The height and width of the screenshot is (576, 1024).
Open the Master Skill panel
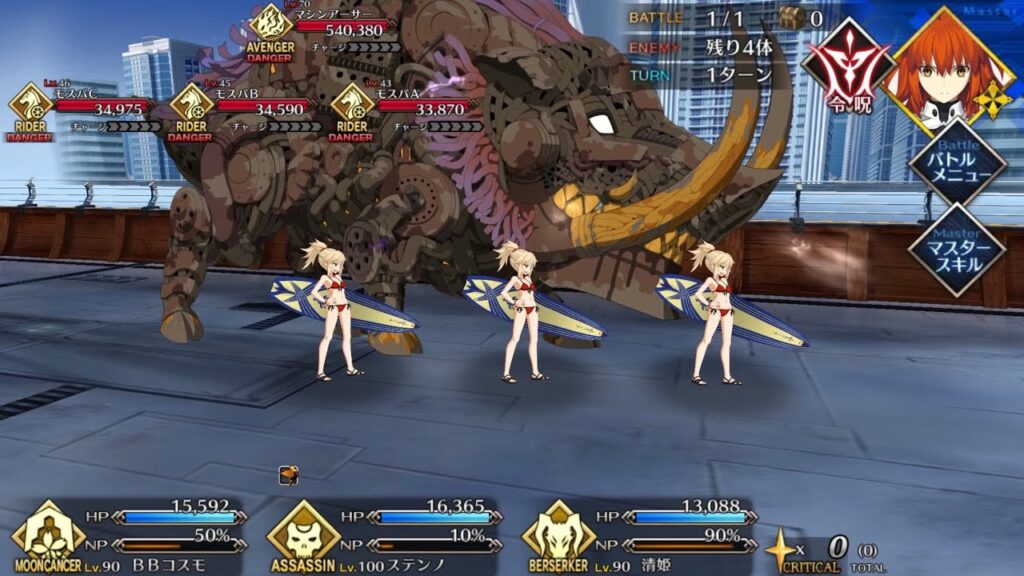pyautogui.click(x=956, y=250)
